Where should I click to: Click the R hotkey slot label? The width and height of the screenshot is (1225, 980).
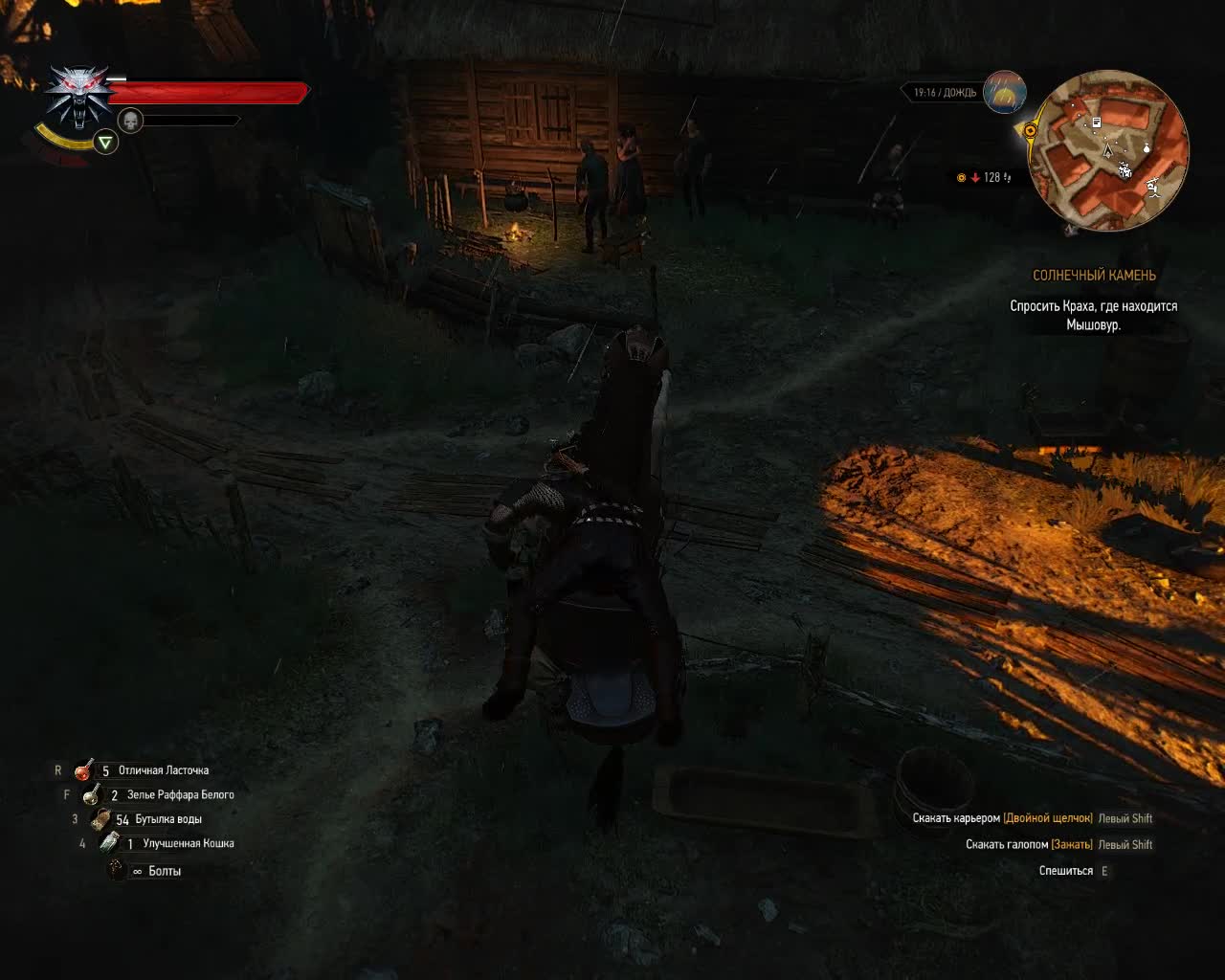[57, 770]
